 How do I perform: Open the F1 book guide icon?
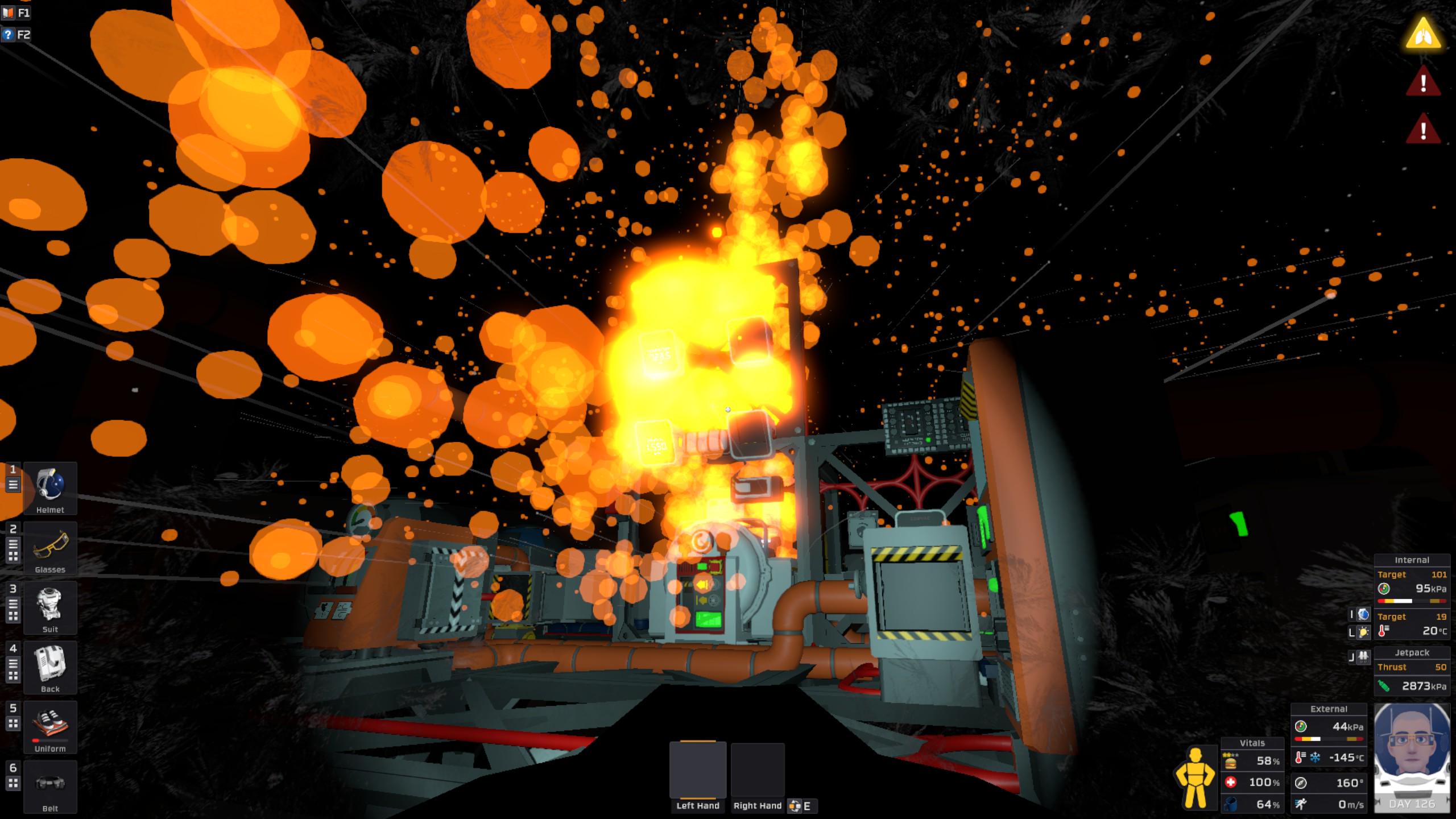click(x=8, y=13)
